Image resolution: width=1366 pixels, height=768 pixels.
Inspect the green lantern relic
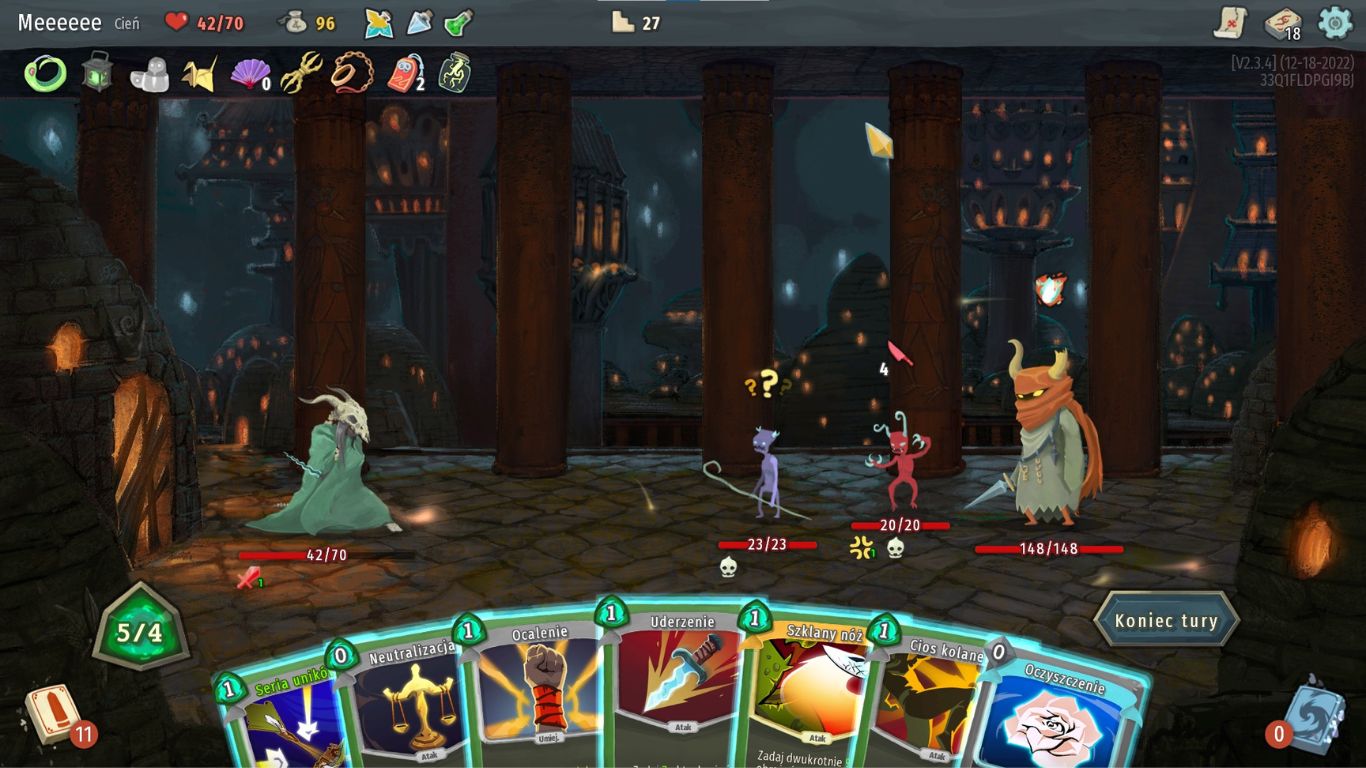tap(97, 73)
